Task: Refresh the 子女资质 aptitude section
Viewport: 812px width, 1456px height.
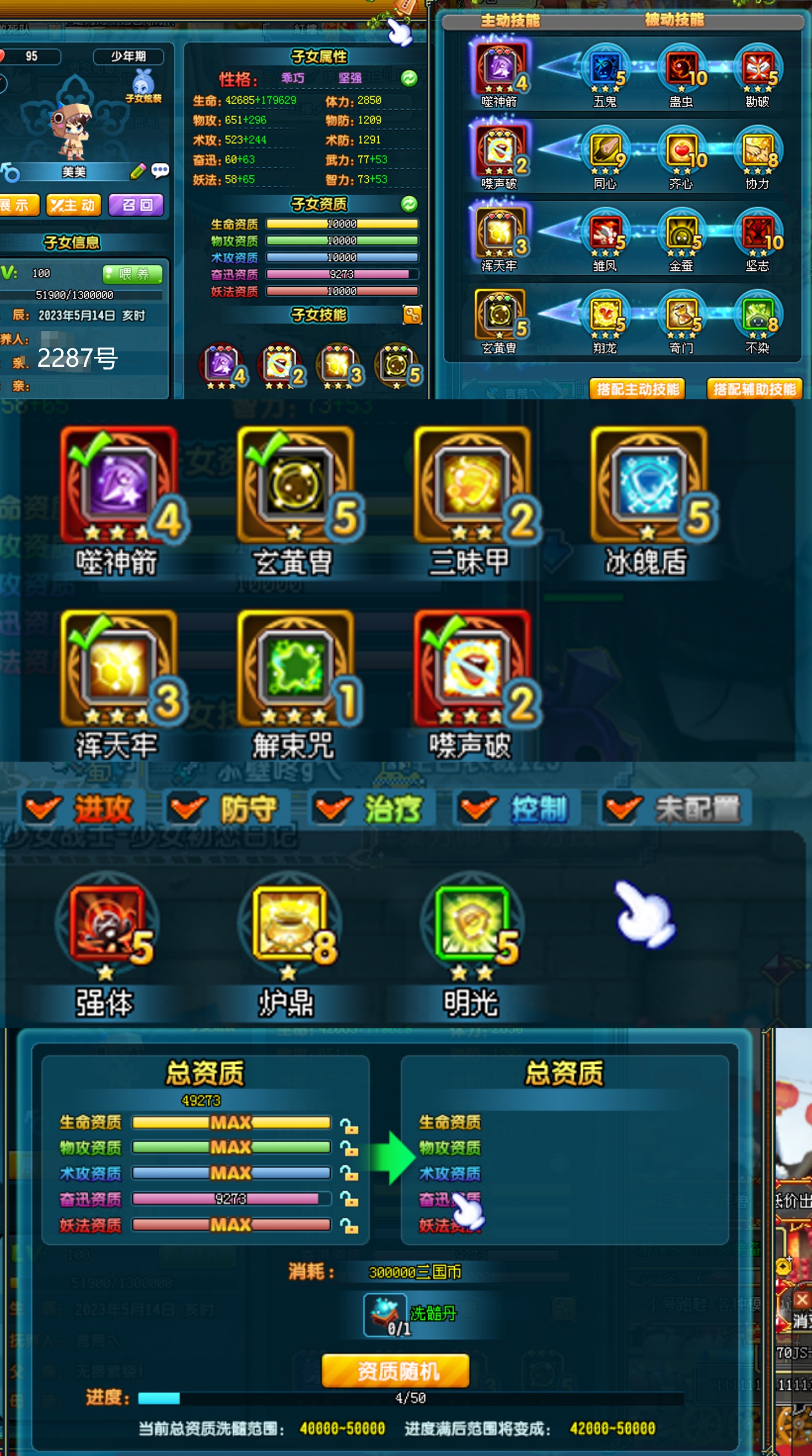Action: 409,204
